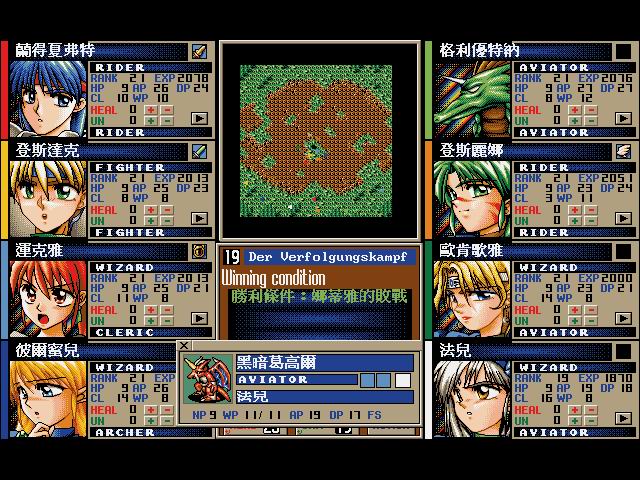Decrease UN for the blue-haired Rider
Image resolution: width=640 pixels, height=480 pixels.
coord(167,122)
